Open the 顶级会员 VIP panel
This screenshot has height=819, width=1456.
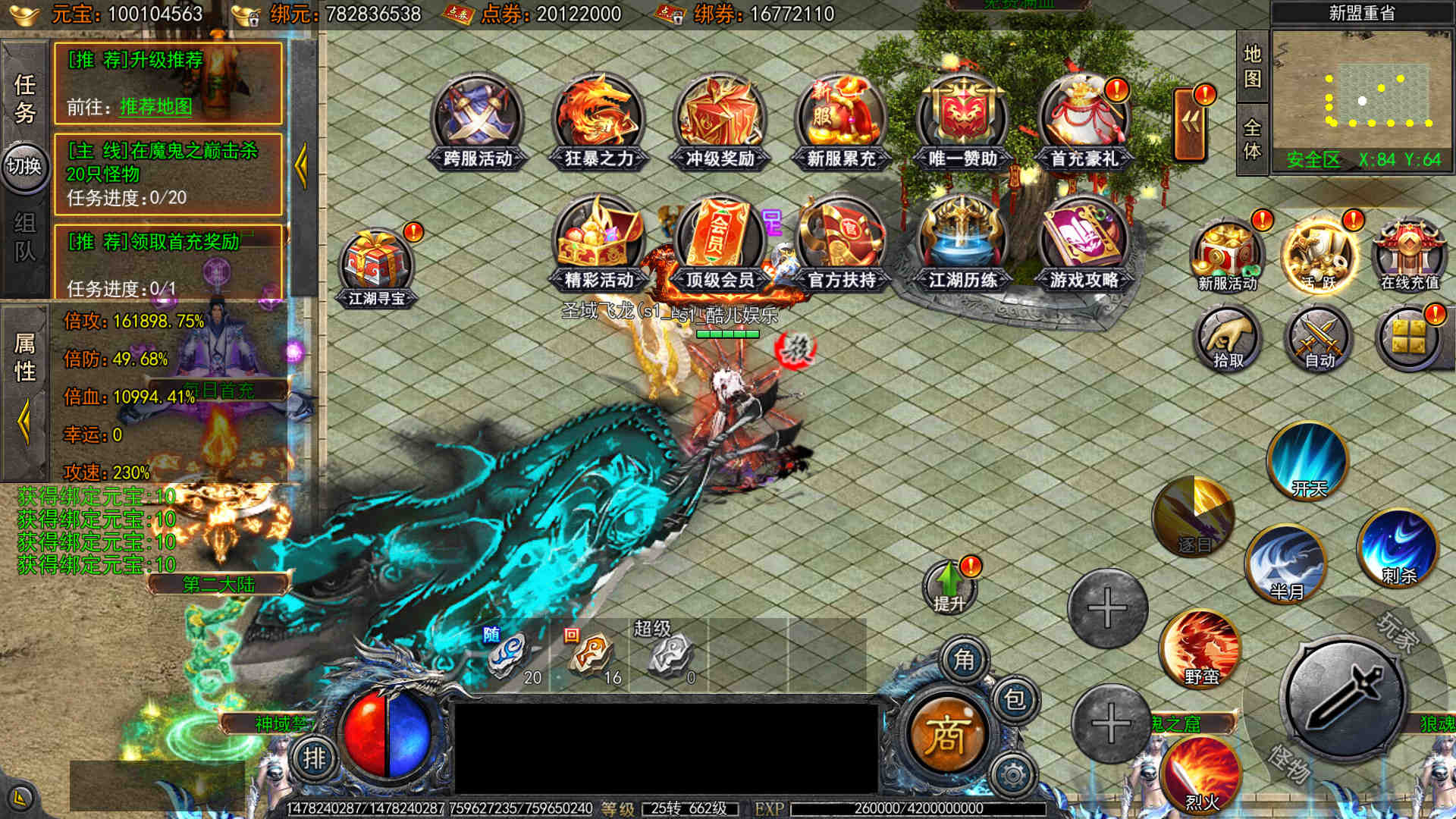(x=720, y=243)
